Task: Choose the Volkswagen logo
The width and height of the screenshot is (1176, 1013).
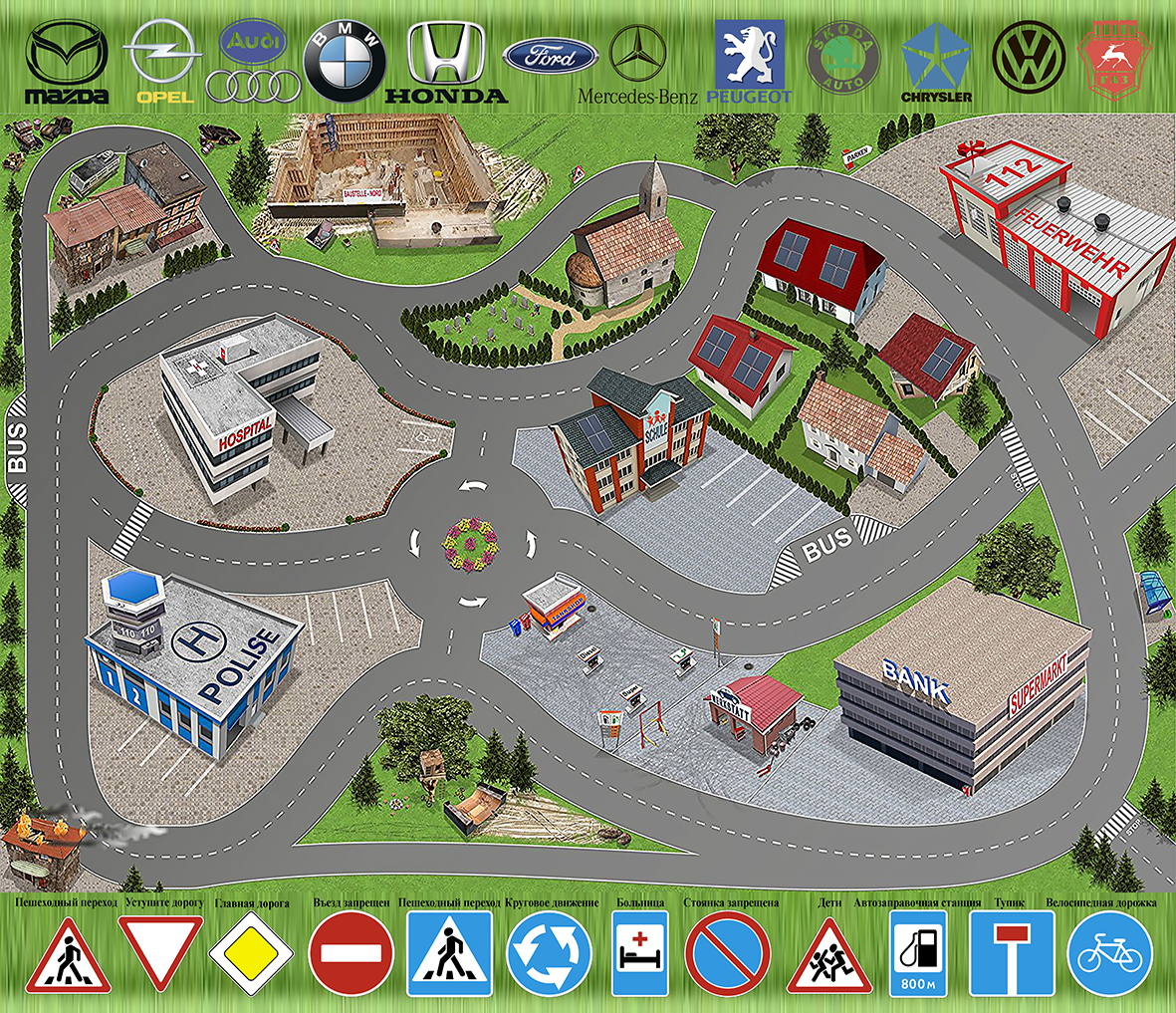Action: 1029,59
